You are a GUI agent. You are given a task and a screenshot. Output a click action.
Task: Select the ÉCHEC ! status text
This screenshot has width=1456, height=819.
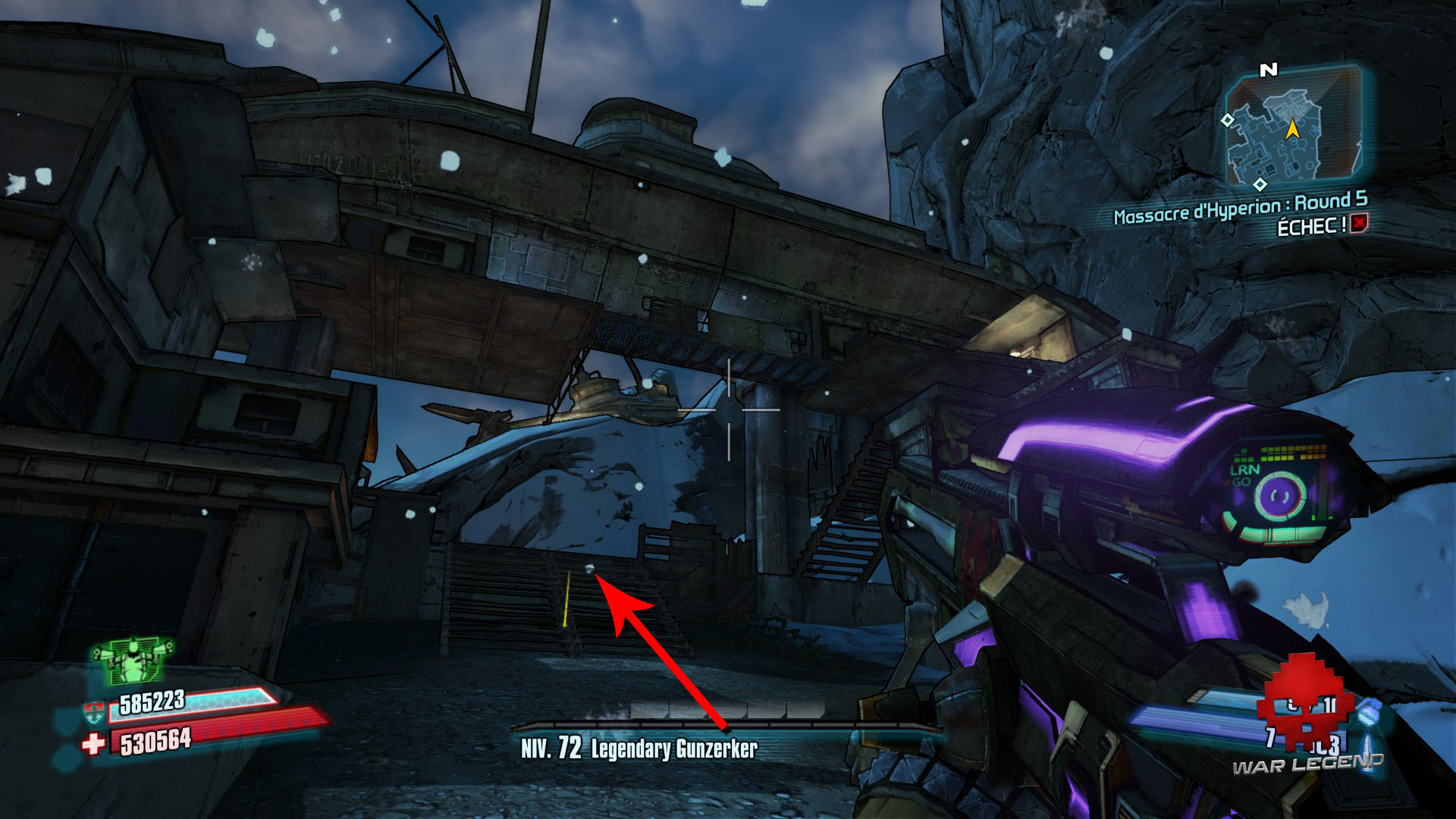pyautogui.click(x=1311, y=225)
